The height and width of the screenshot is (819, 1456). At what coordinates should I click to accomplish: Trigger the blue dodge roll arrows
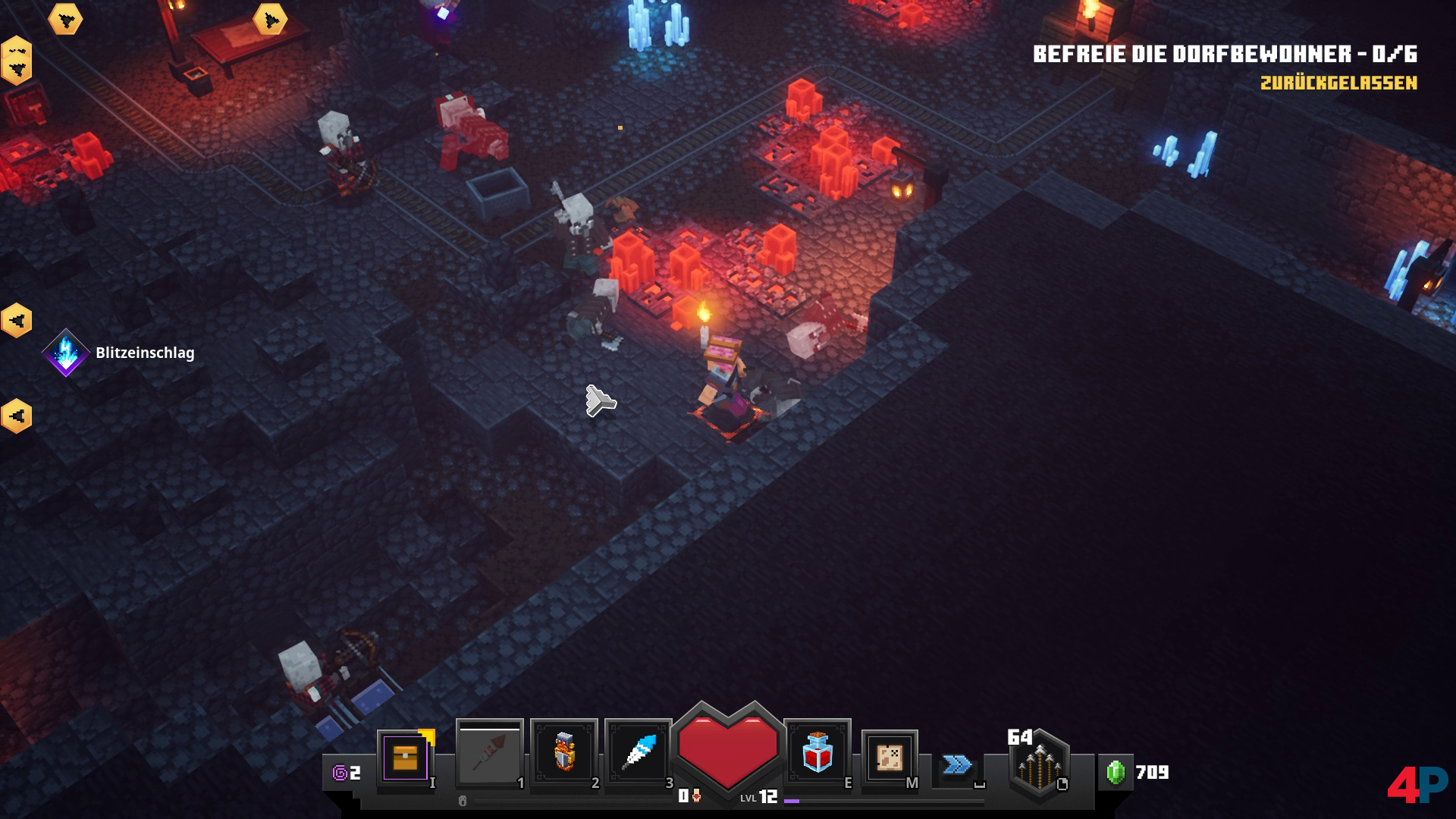tap(957, 764)
